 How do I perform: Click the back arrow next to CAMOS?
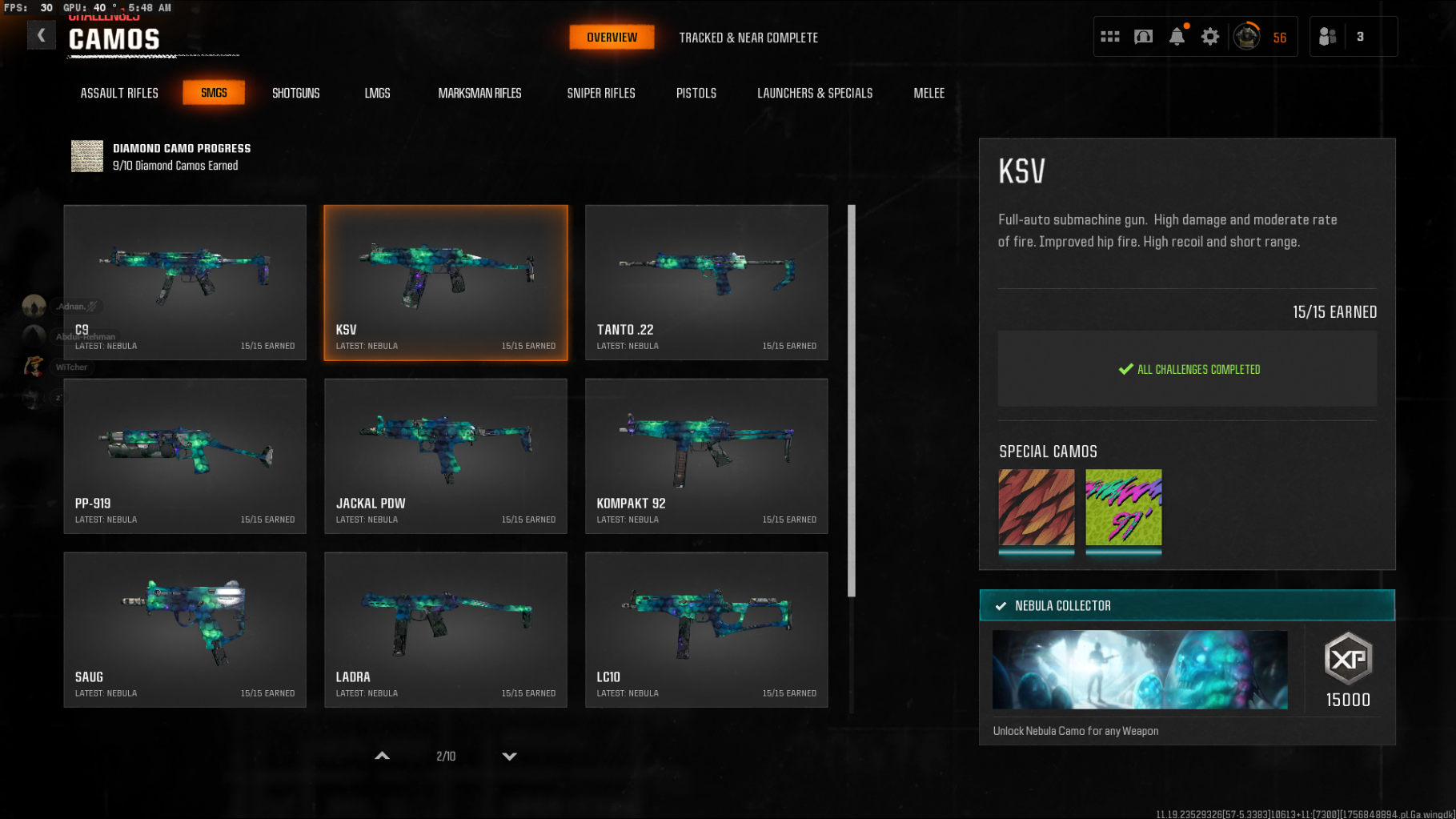[41, 35]
